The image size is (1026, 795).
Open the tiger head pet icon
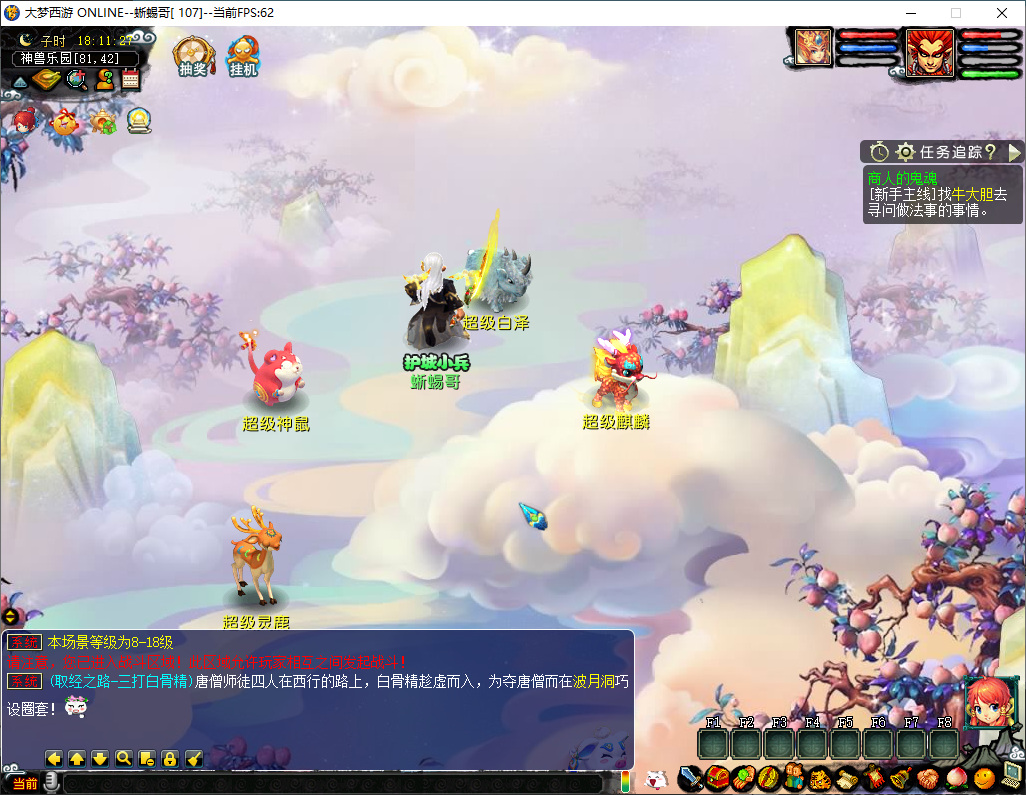[x=820, y=777]
